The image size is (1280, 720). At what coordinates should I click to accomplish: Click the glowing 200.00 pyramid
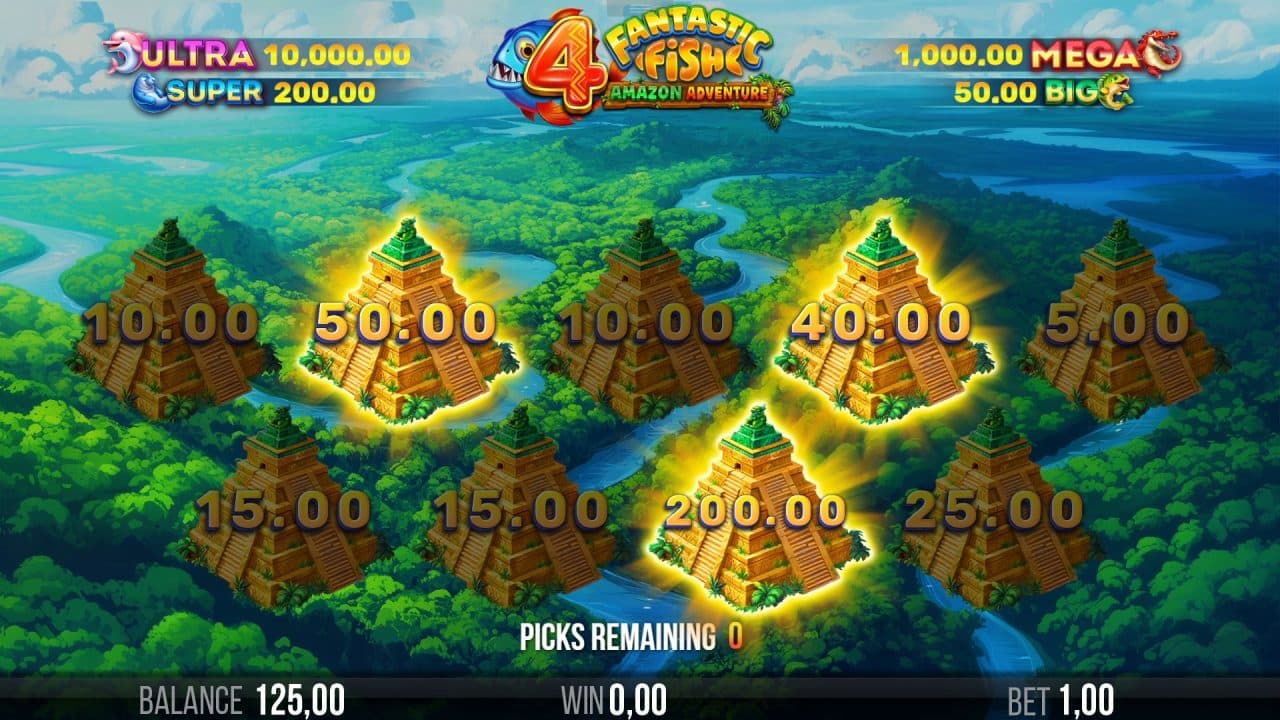pyautogui.click(x=757, y=510)
